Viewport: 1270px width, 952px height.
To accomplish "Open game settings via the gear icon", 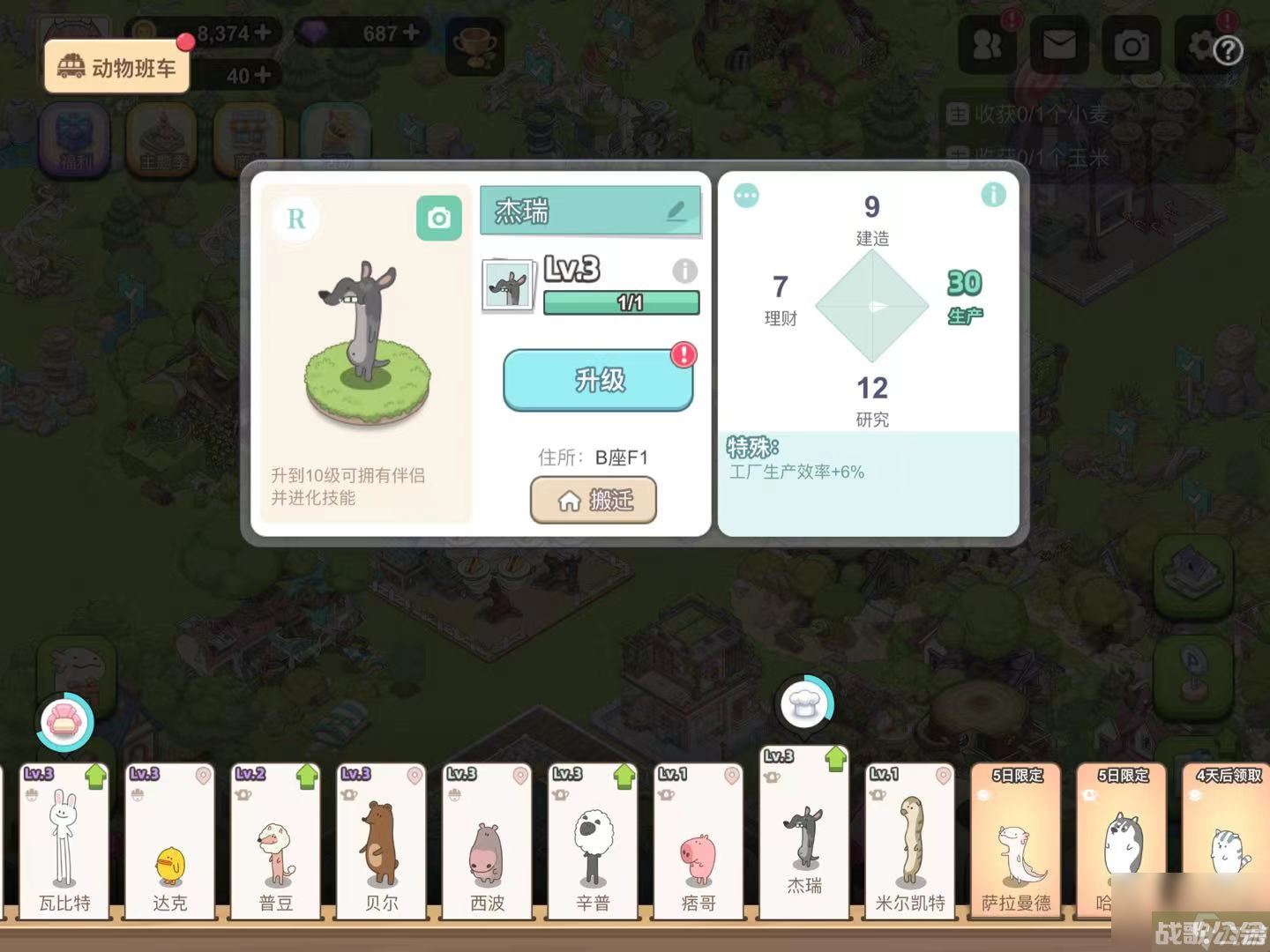I will [x=1201, y=43].
